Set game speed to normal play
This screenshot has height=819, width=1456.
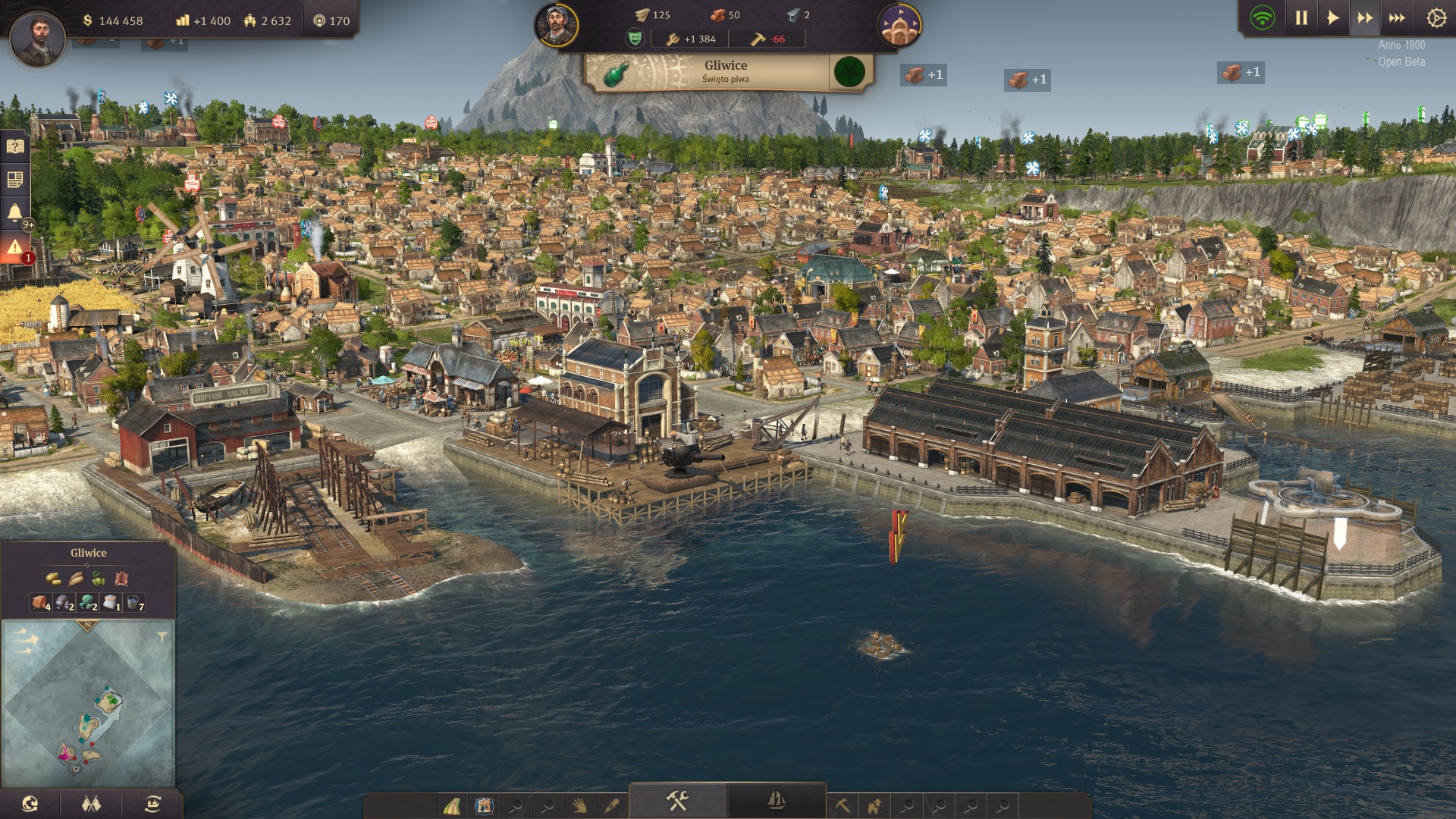click(1332, 18)
